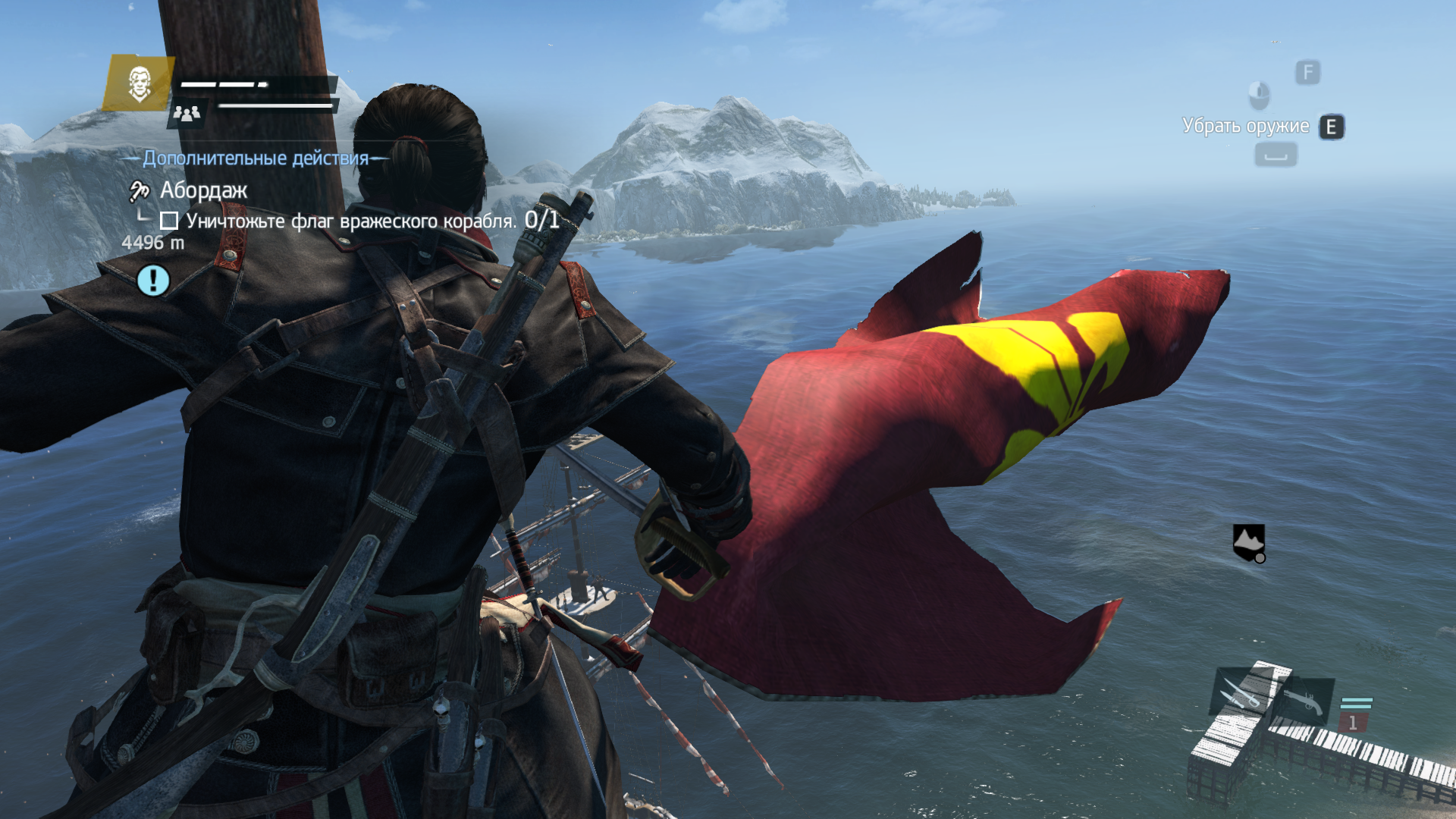This screenshot has height=819, width=1456.
Task: Select the black mountain location marker
Action: pyautogui.click(x=1248, y=542)
